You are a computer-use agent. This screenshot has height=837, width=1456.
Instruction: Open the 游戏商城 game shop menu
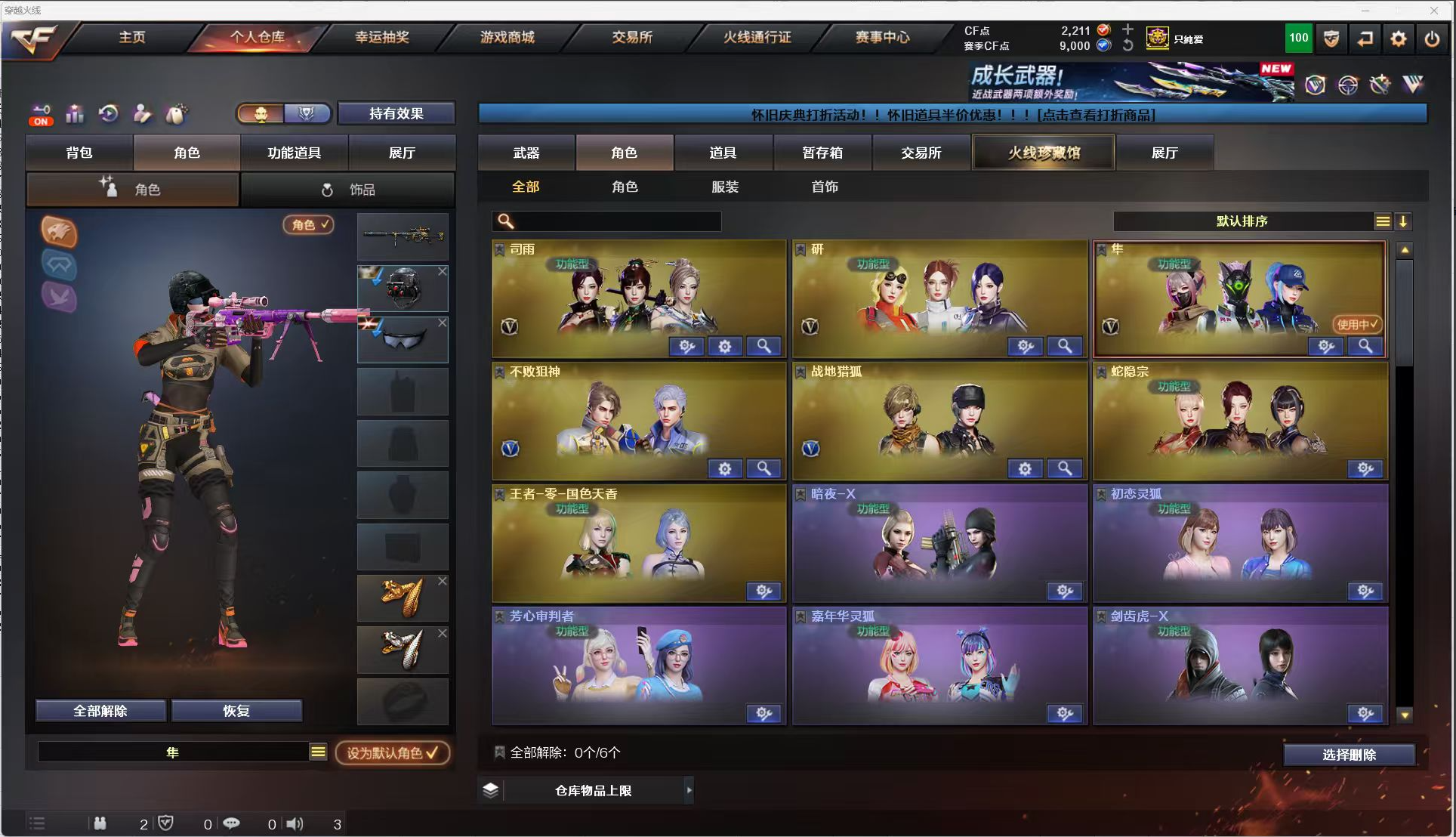pos(507,37)
